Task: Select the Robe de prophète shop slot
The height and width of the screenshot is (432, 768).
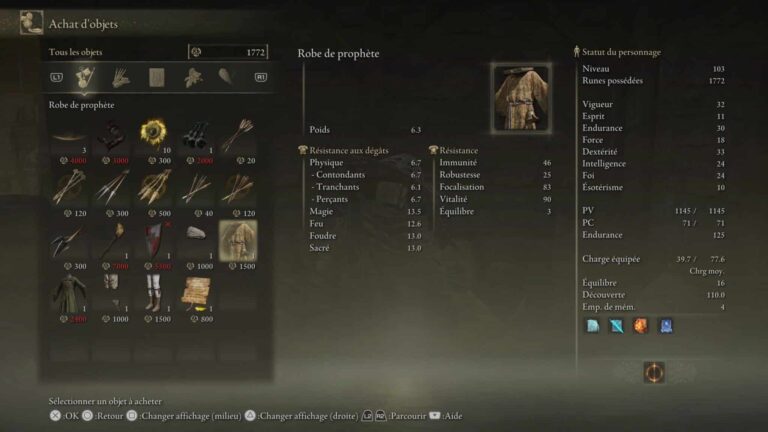Action: coord(238,241)
